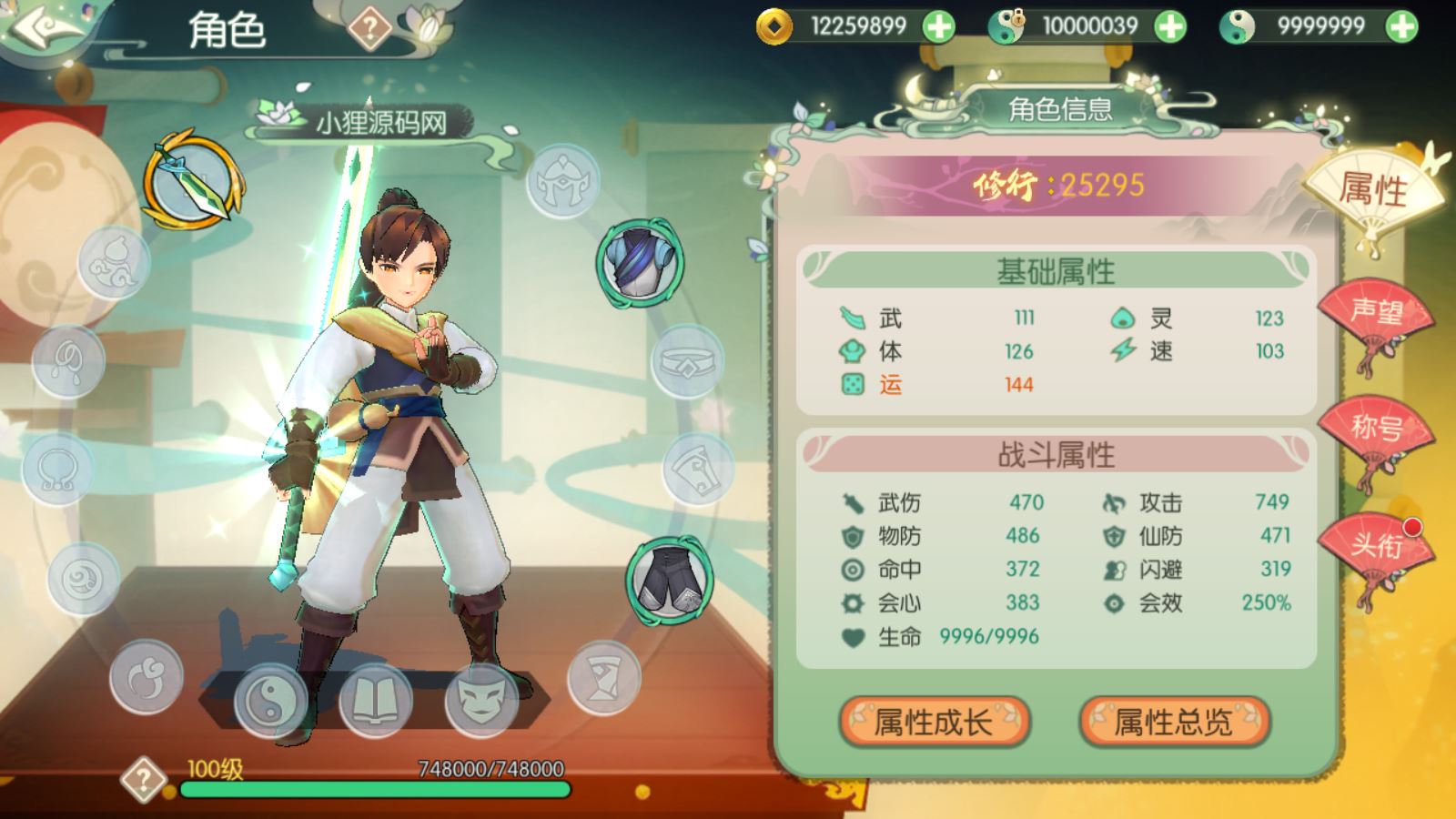Choose the empty helmet equipment slot

click(x=563, y=180)
